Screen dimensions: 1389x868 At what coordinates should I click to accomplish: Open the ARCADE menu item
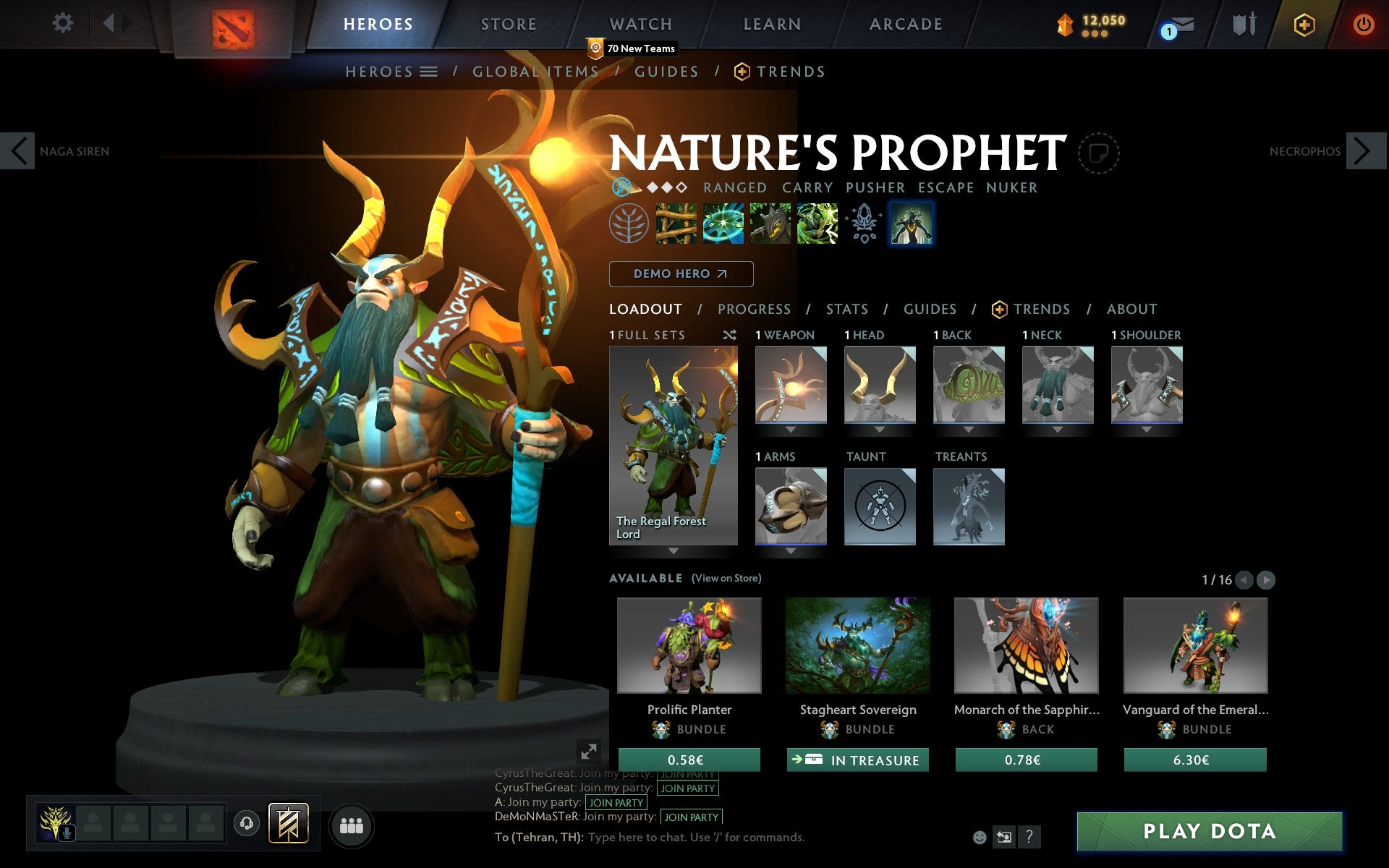[x=905, y=24]
